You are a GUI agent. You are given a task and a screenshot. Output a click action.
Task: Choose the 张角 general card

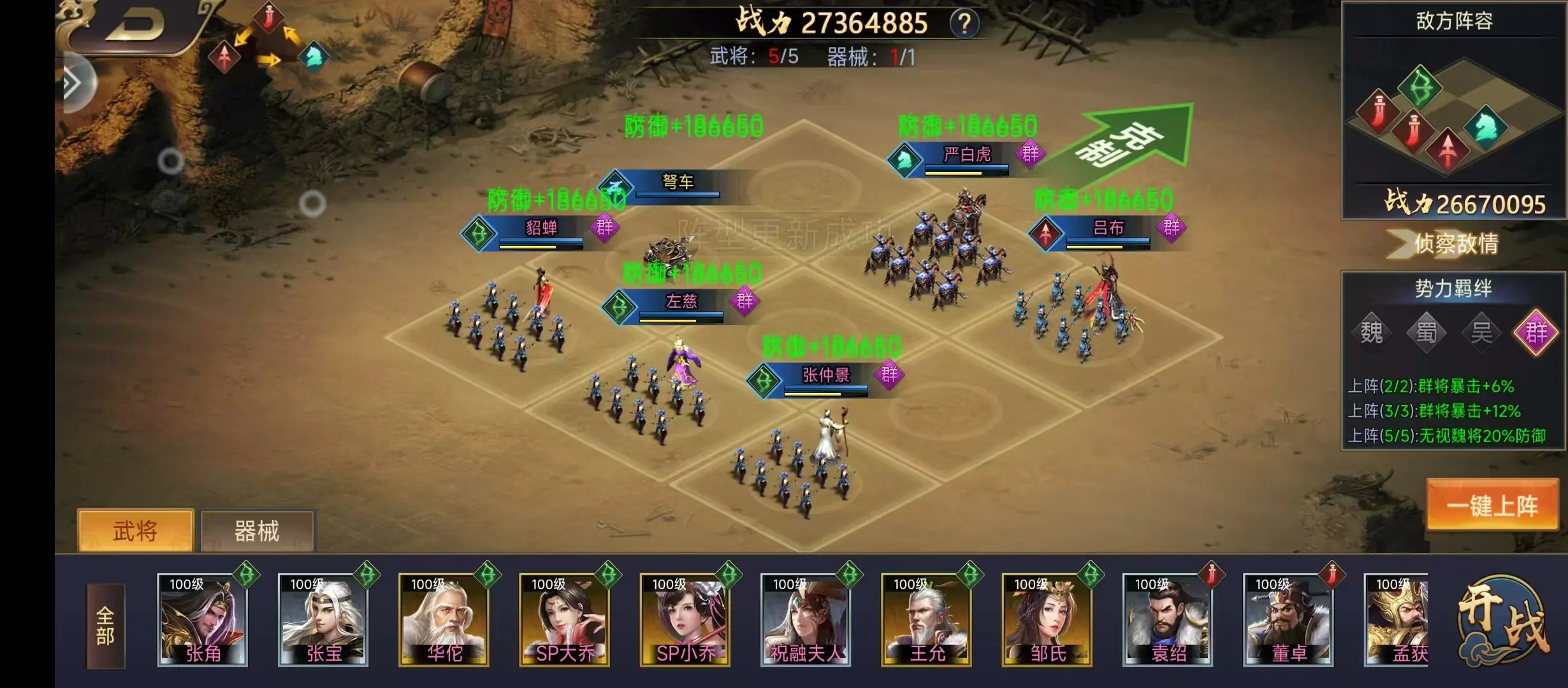click(x=202, y=620)
